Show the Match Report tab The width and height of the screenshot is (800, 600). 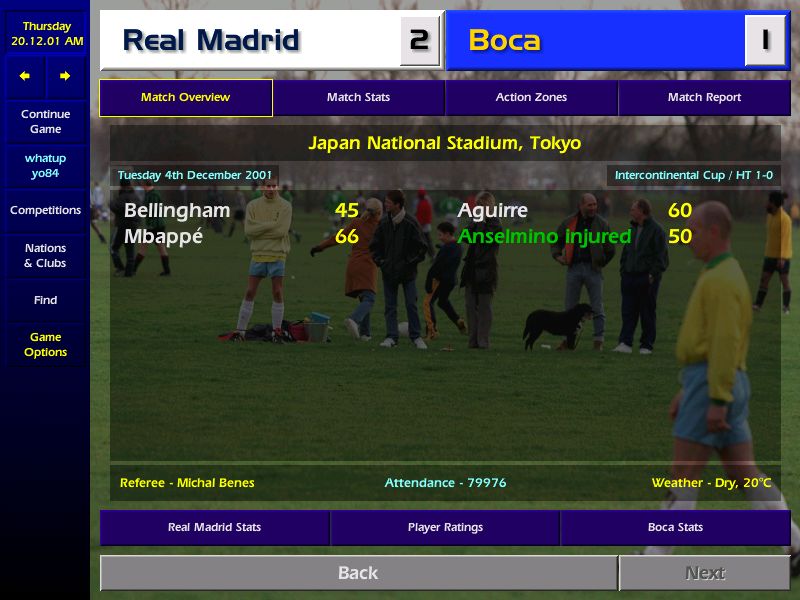click(x=704, y=98)
